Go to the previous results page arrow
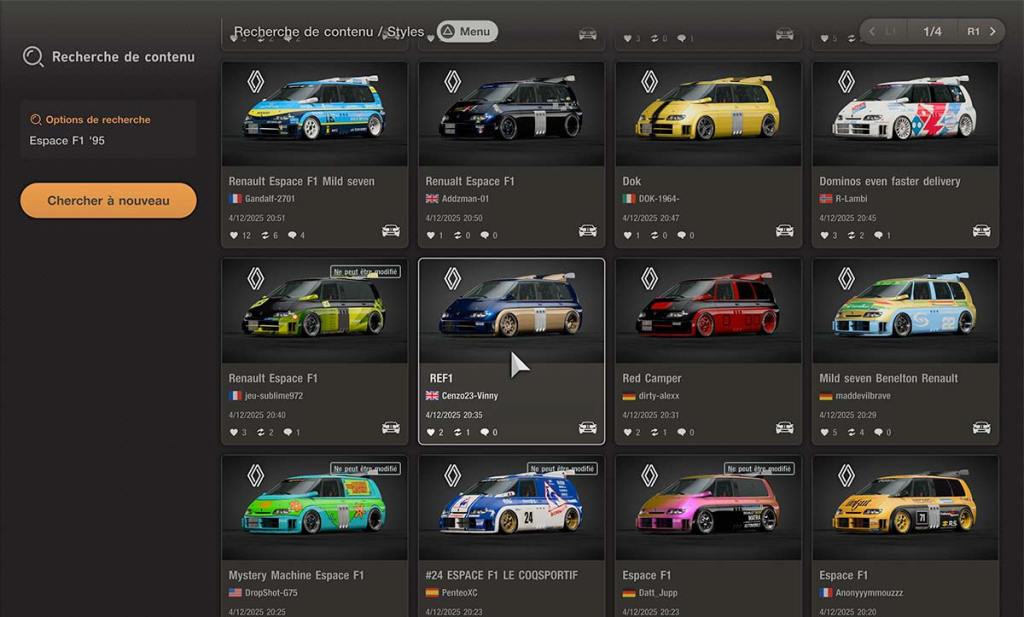The height and width of the screenshot is (617, 1024). (872, 31)
